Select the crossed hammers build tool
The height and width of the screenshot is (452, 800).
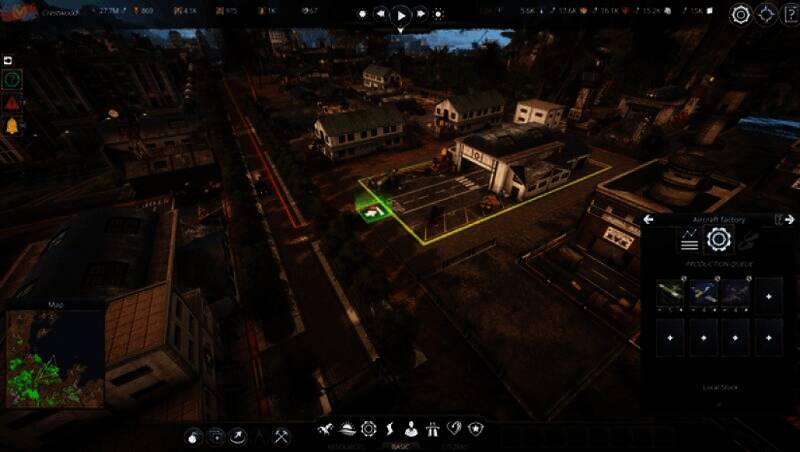coord(282,436)
